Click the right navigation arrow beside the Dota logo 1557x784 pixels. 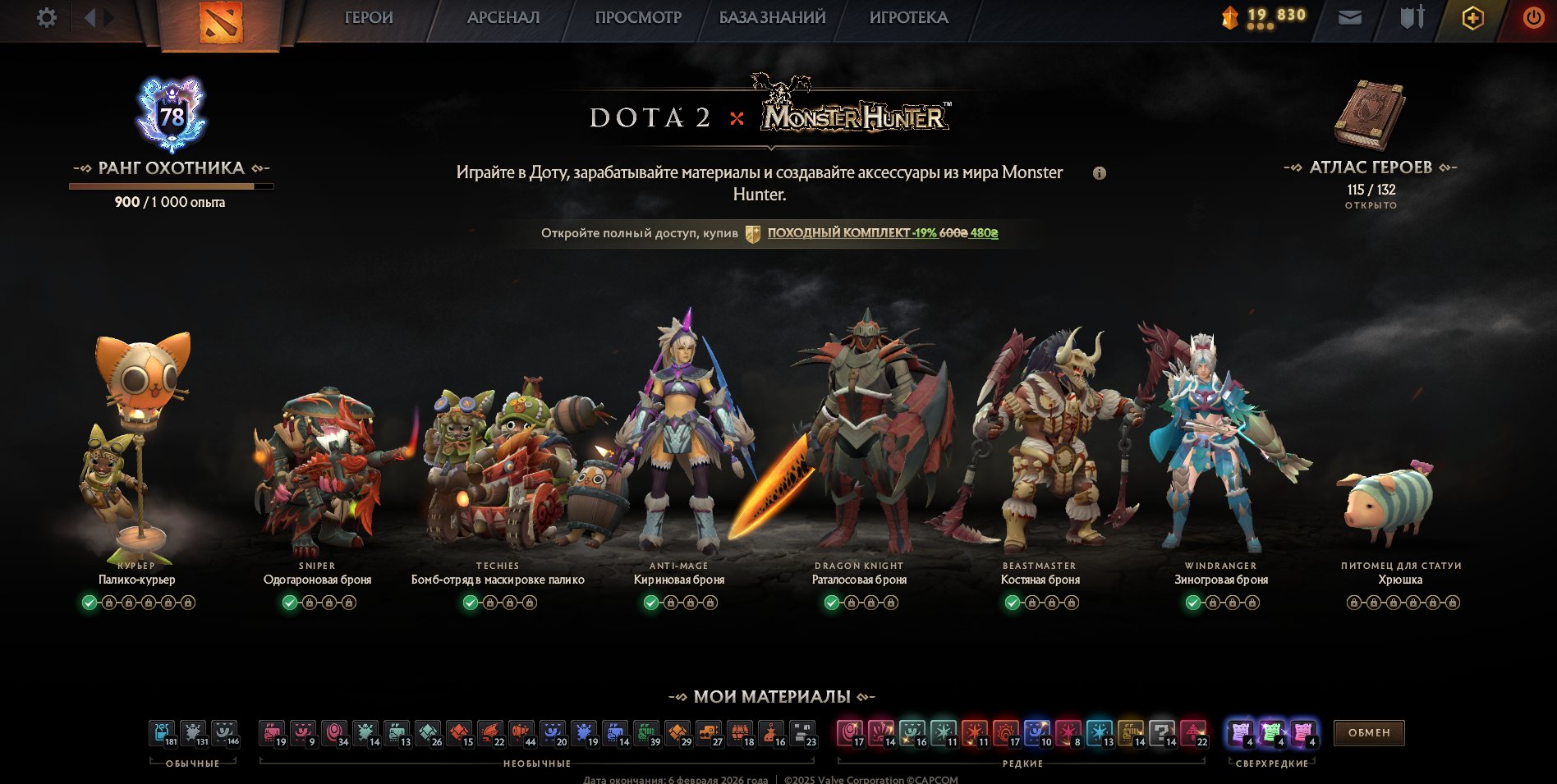point(106,16)
